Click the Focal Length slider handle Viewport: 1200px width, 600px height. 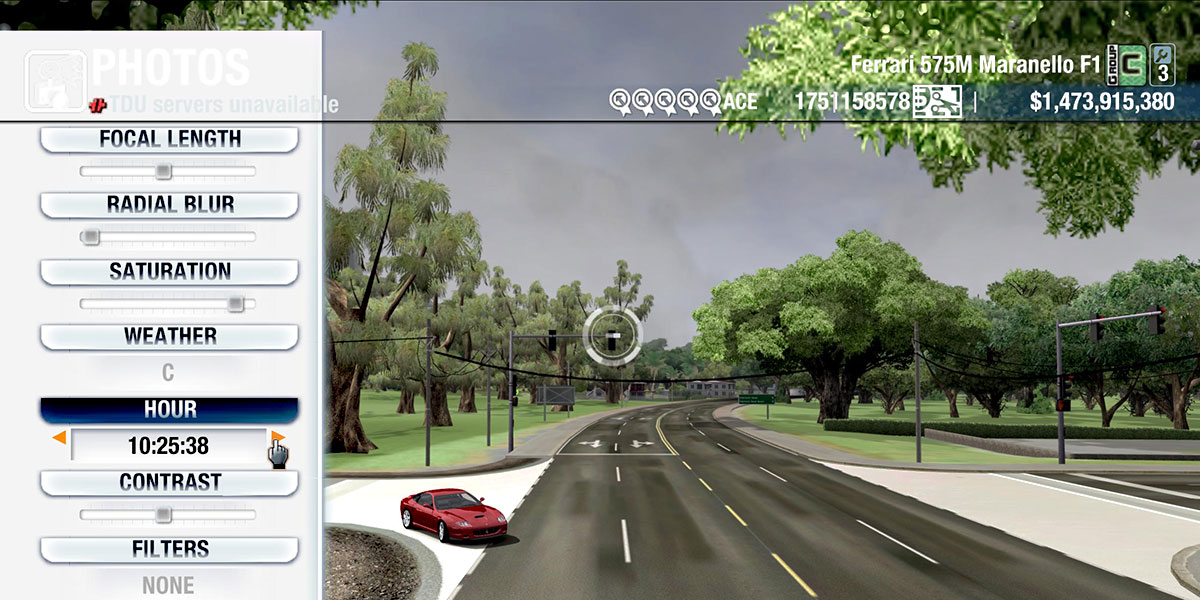click(164, 172)
